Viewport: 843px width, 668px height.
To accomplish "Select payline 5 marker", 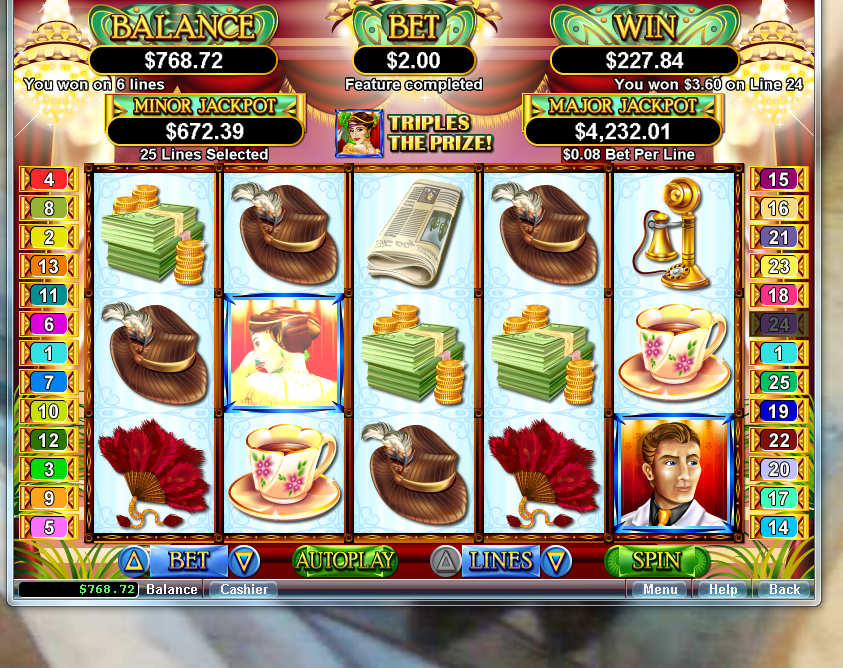I will click(x=48, y=527).
